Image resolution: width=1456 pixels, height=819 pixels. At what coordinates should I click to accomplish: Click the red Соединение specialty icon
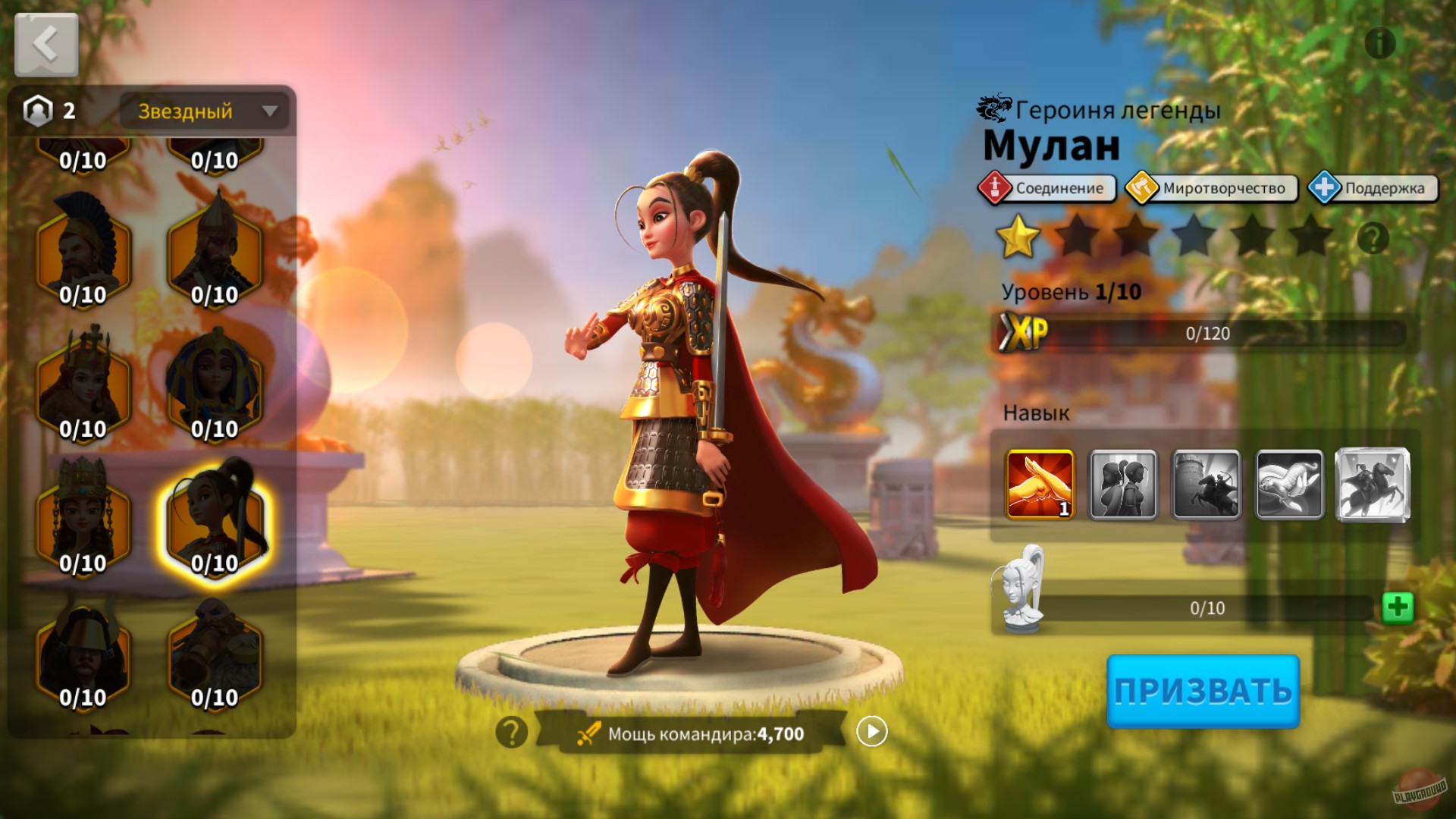(x=998, y=189)
